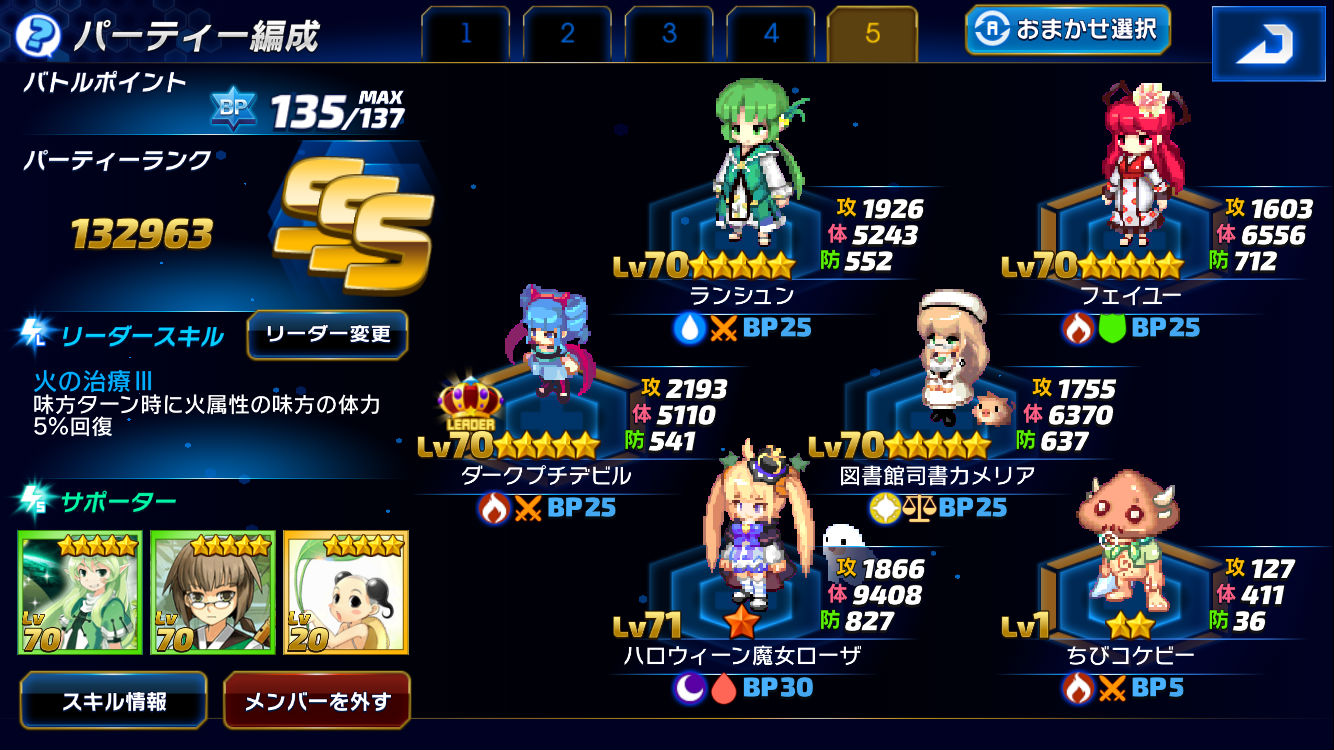Screen dimensions: 1334x750
Task: Select party tab 5
Action: click(872, 34)
